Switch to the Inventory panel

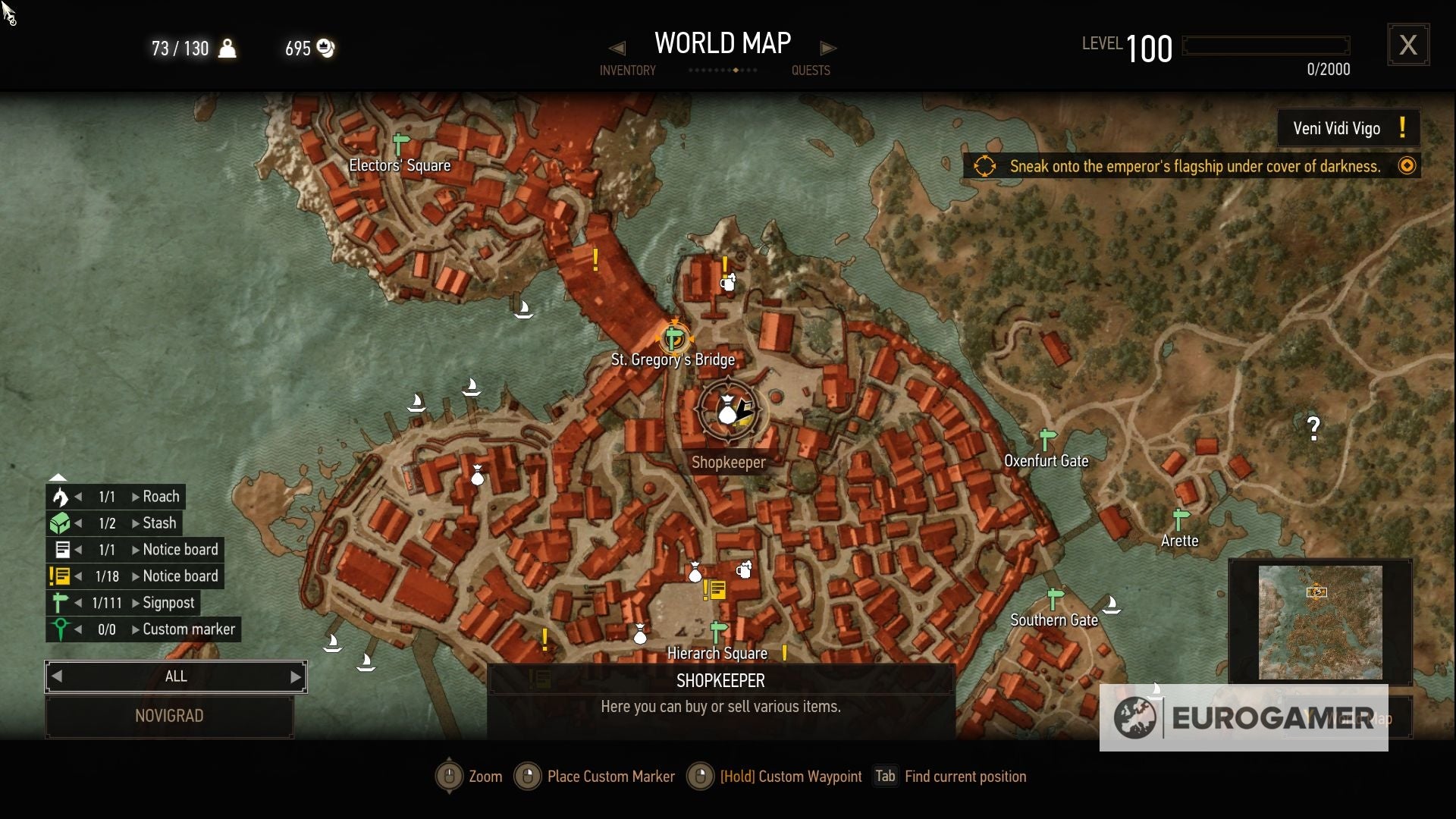coord(628,70)
